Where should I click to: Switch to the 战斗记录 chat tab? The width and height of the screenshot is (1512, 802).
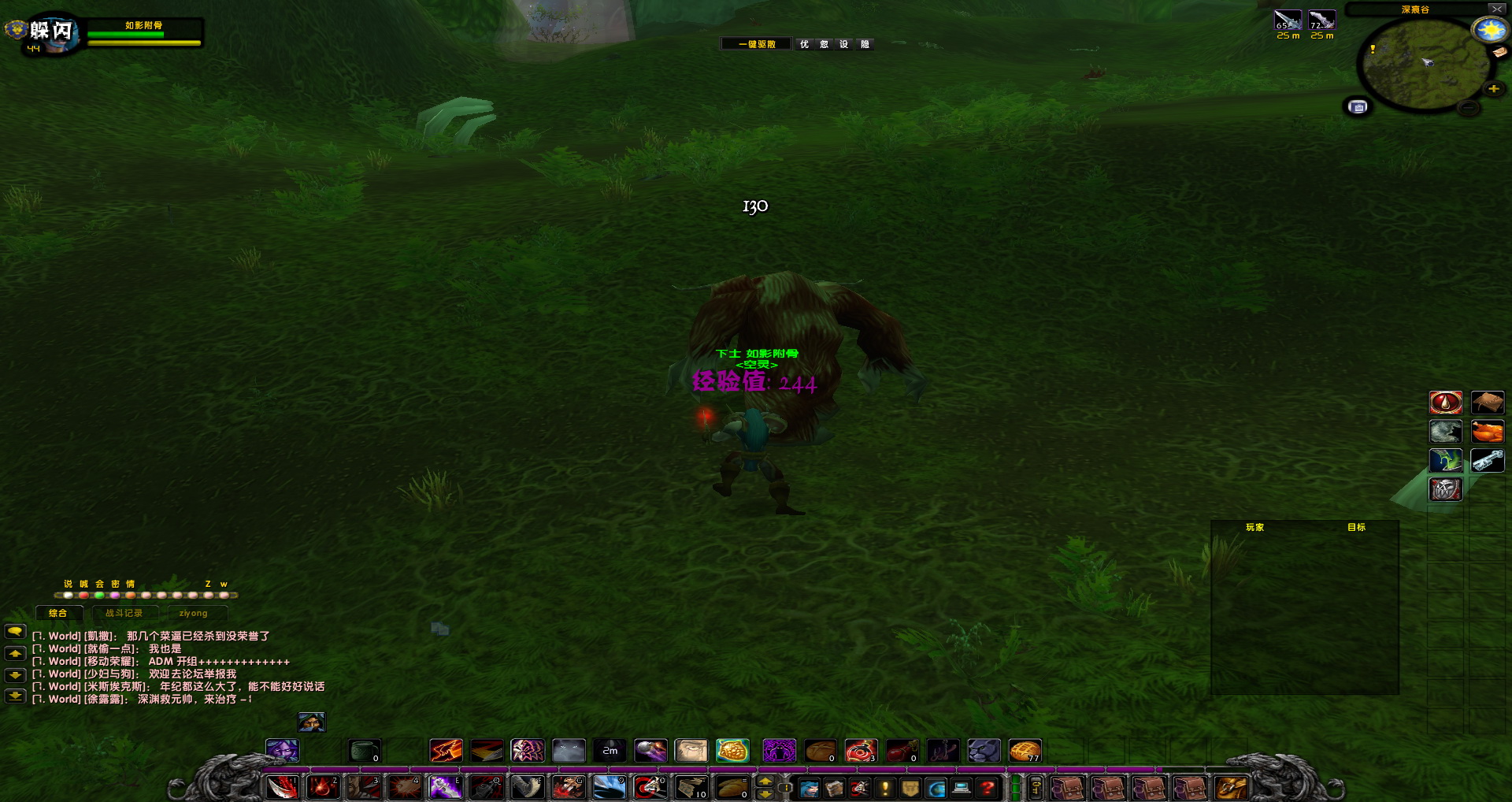[x=126, y=612]
